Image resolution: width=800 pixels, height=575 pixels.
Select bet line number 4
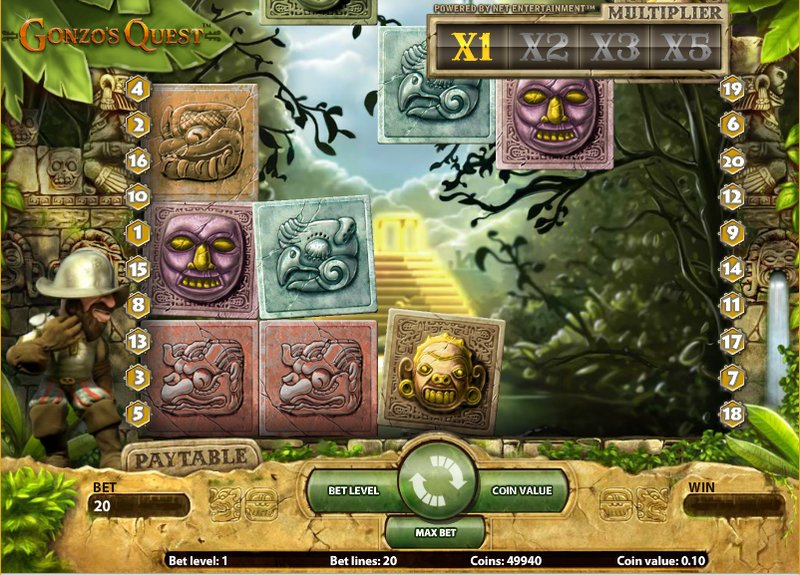coord(138,90)
